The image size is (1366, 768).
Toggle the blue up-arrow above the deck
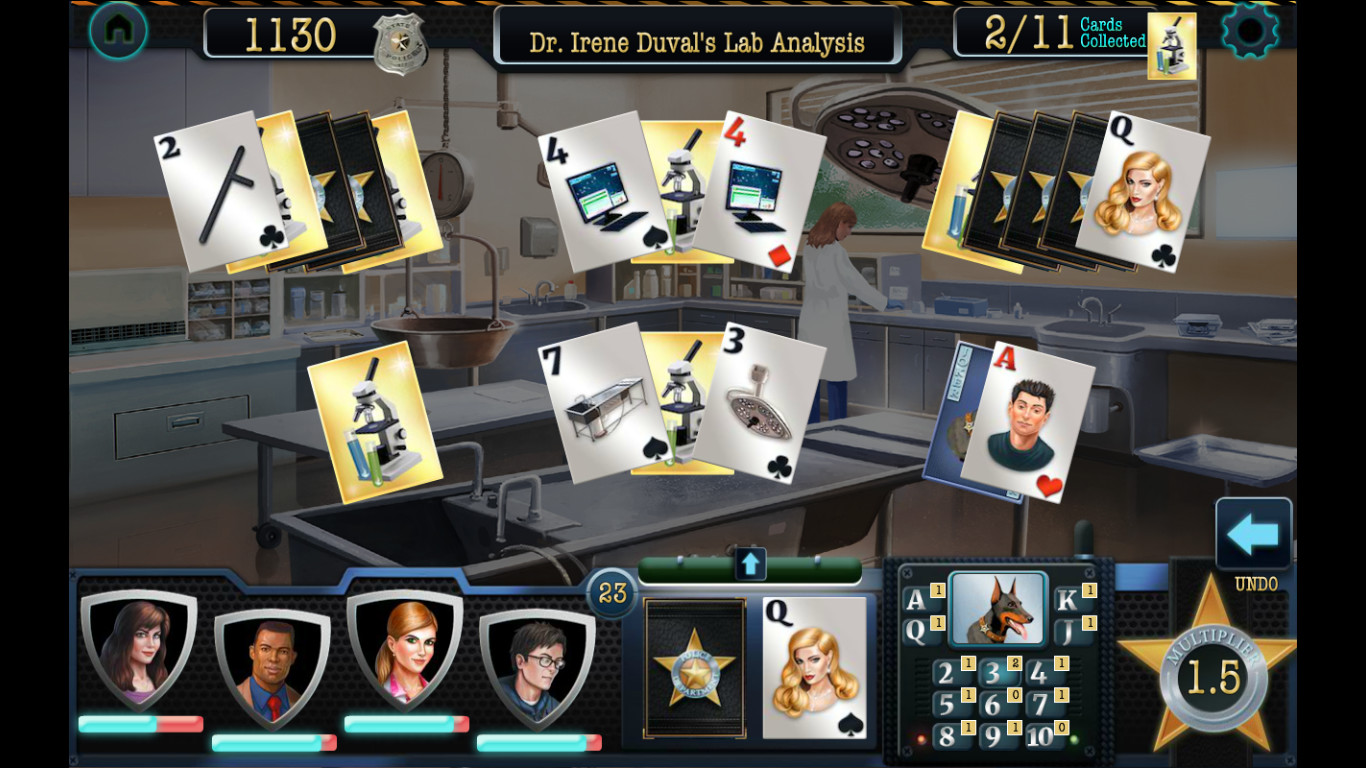coord(749,564)
